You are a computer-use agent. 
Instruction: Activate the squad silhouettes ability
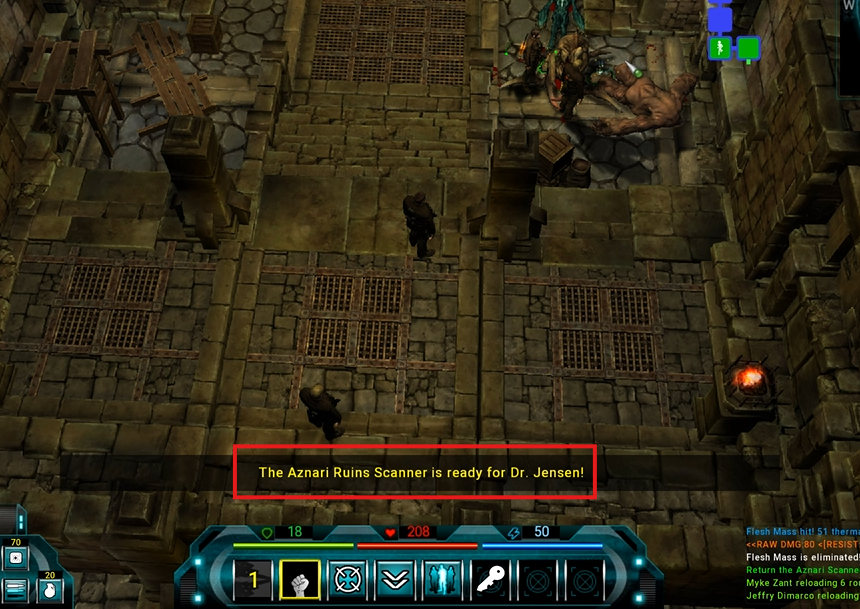pos(443,580)
